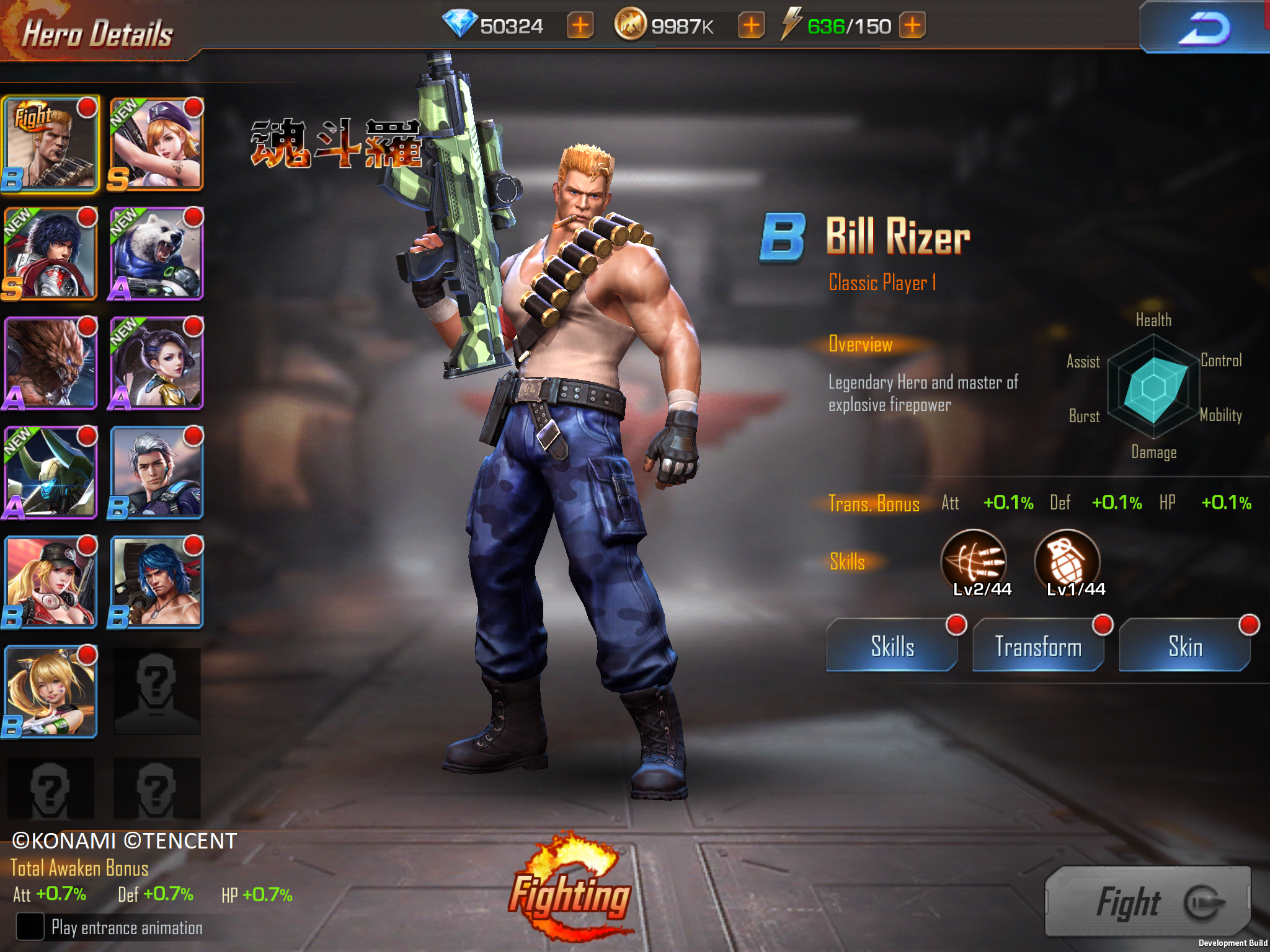
Task: Select the blonde twin-tail girl hero
Action: [x=51, y=692]
